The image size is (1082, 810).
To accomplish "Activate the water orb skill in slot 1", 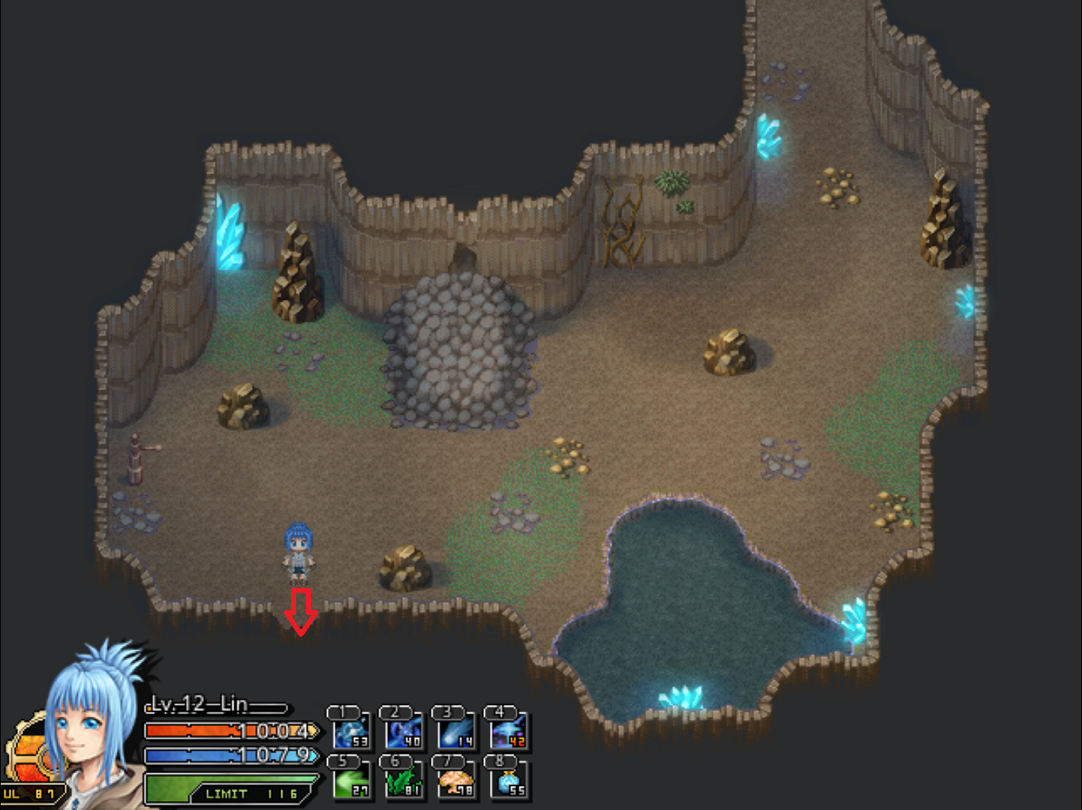I will point(351,732).
